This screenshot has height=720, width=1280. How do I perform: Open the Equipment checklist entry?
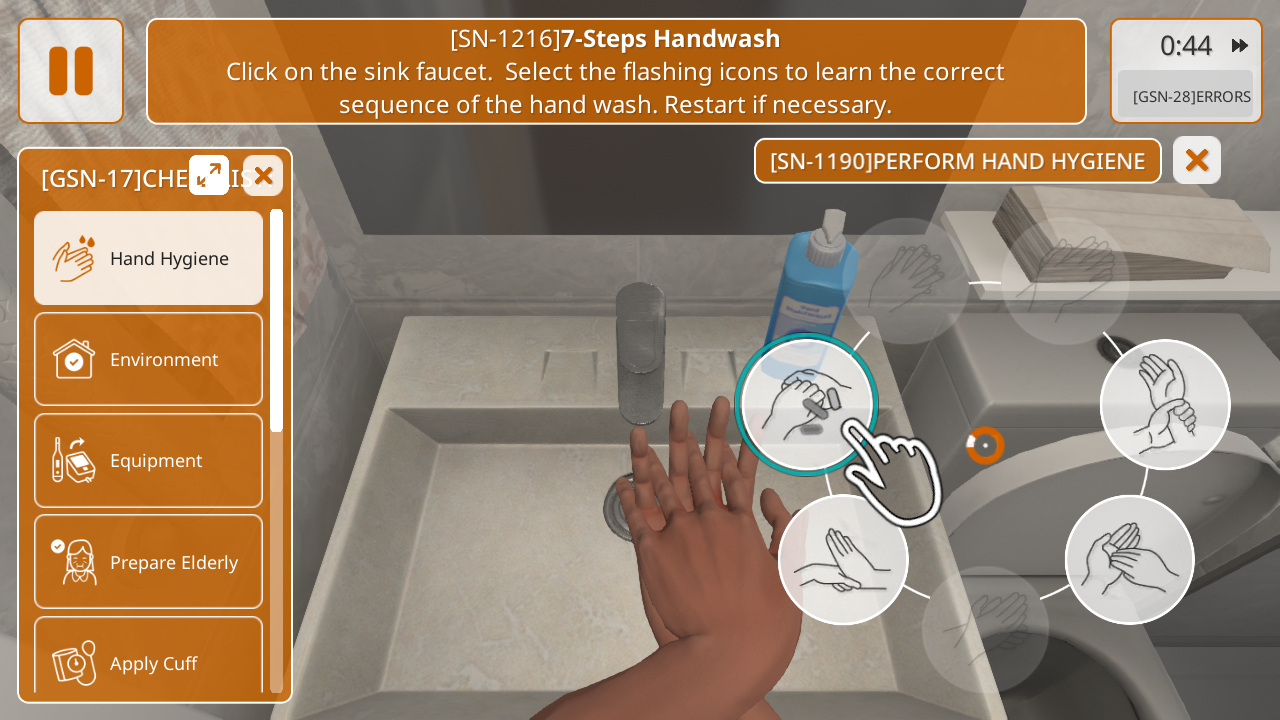click(x=149, y=460)
